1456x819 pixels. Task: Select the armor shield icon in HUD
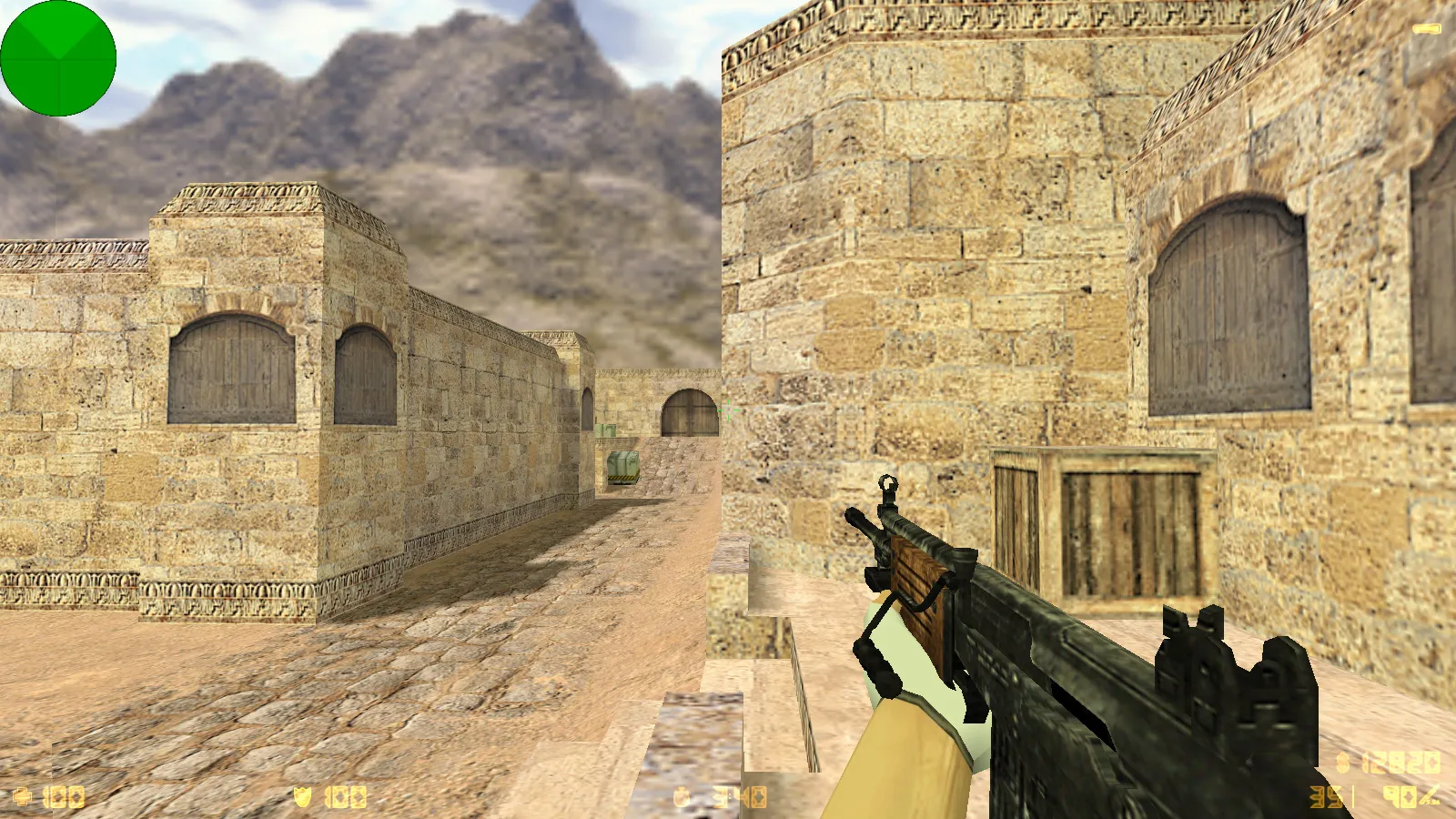[x=303, y=796]
